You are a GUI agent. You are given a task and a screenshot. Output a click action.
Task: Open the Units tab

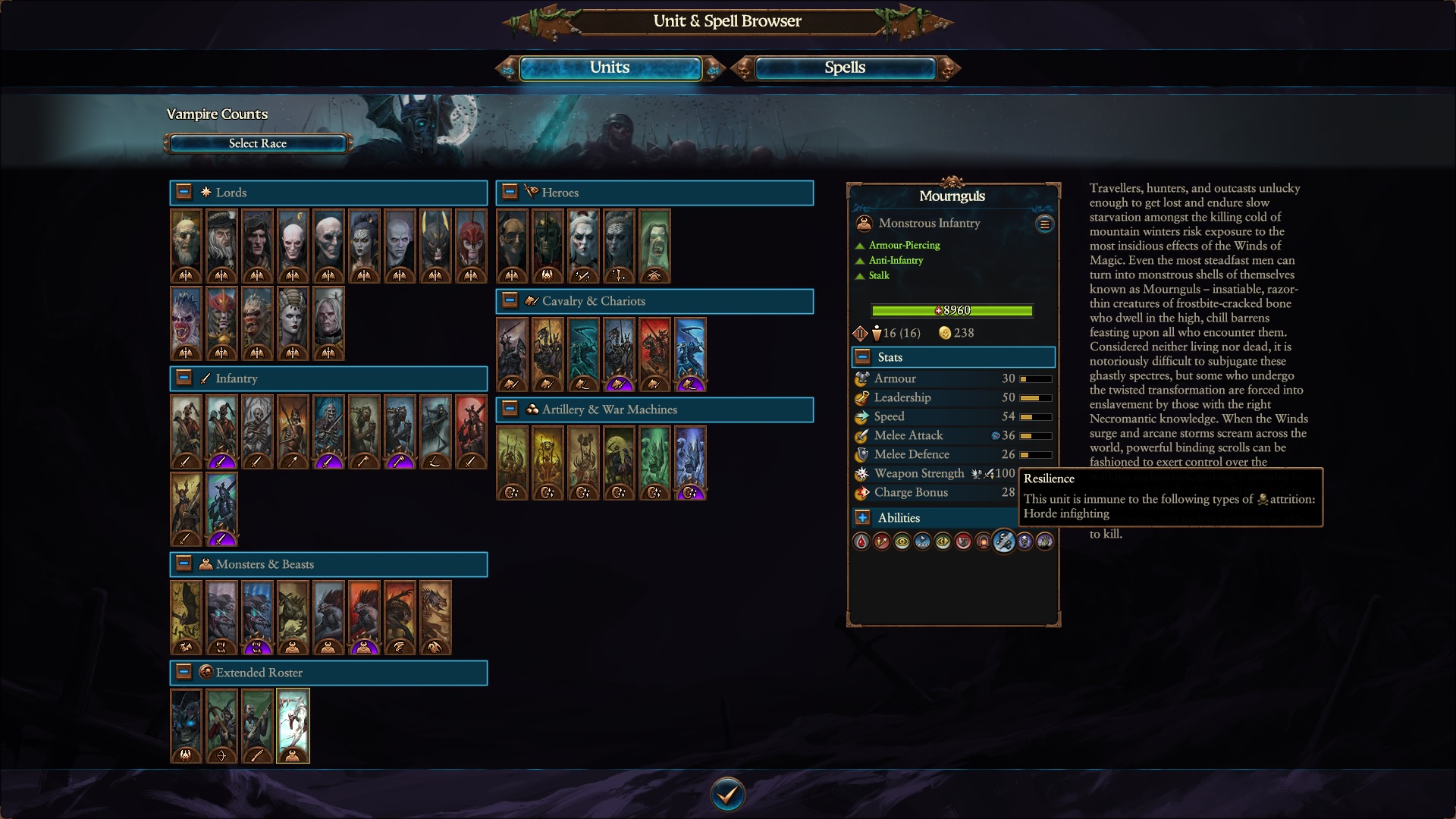[610, 67]
